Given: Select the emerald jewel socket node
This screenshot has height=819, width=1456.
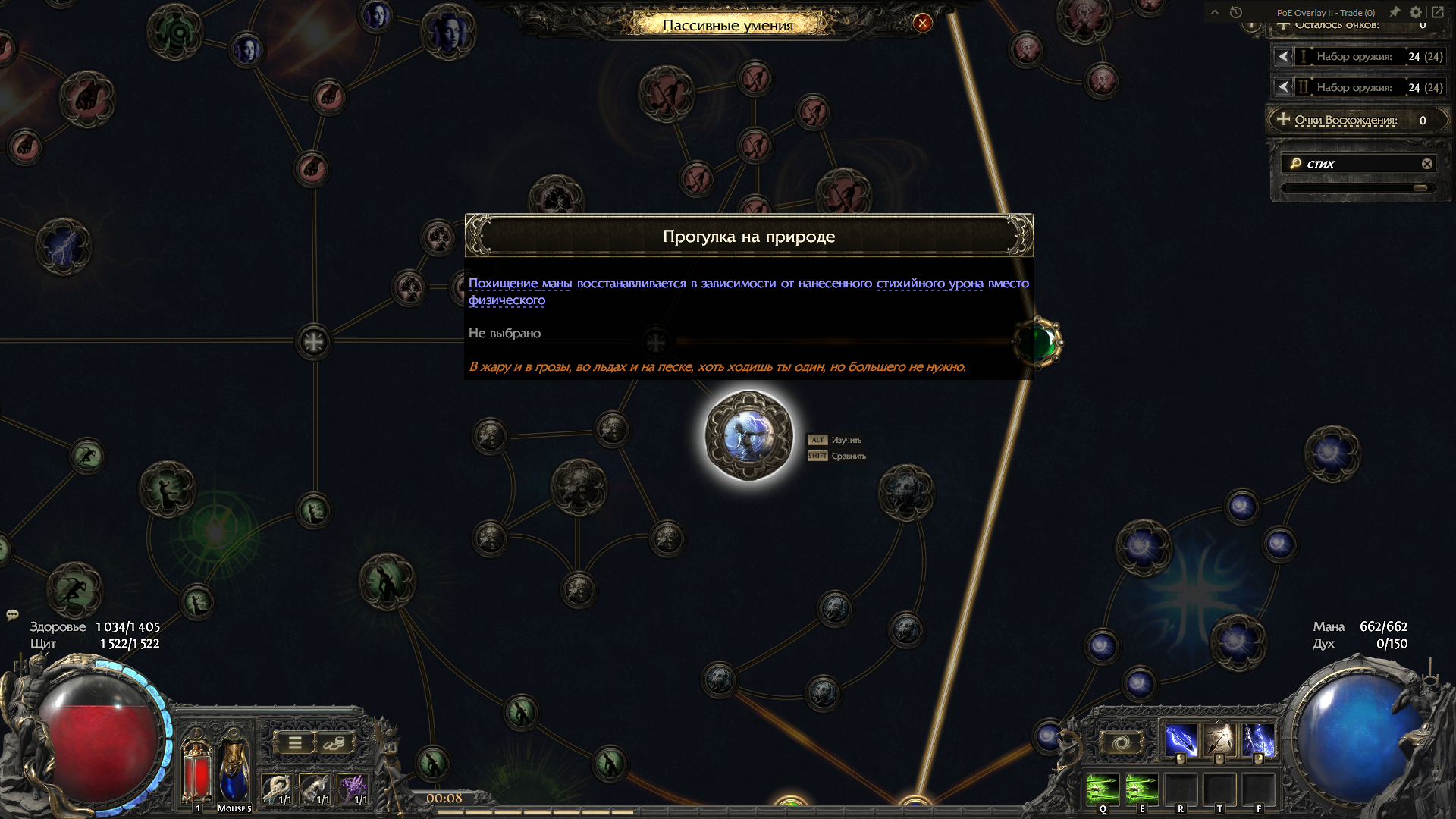Looking at the screenshot, I should tap(1038, 343).
